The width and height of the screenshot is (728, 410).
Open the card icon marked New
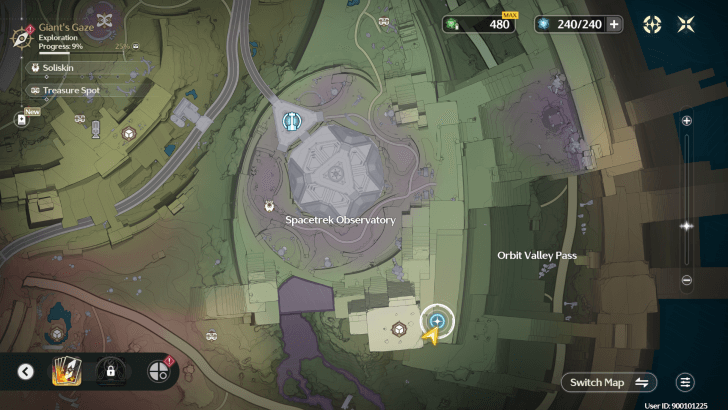coord(22,119)
